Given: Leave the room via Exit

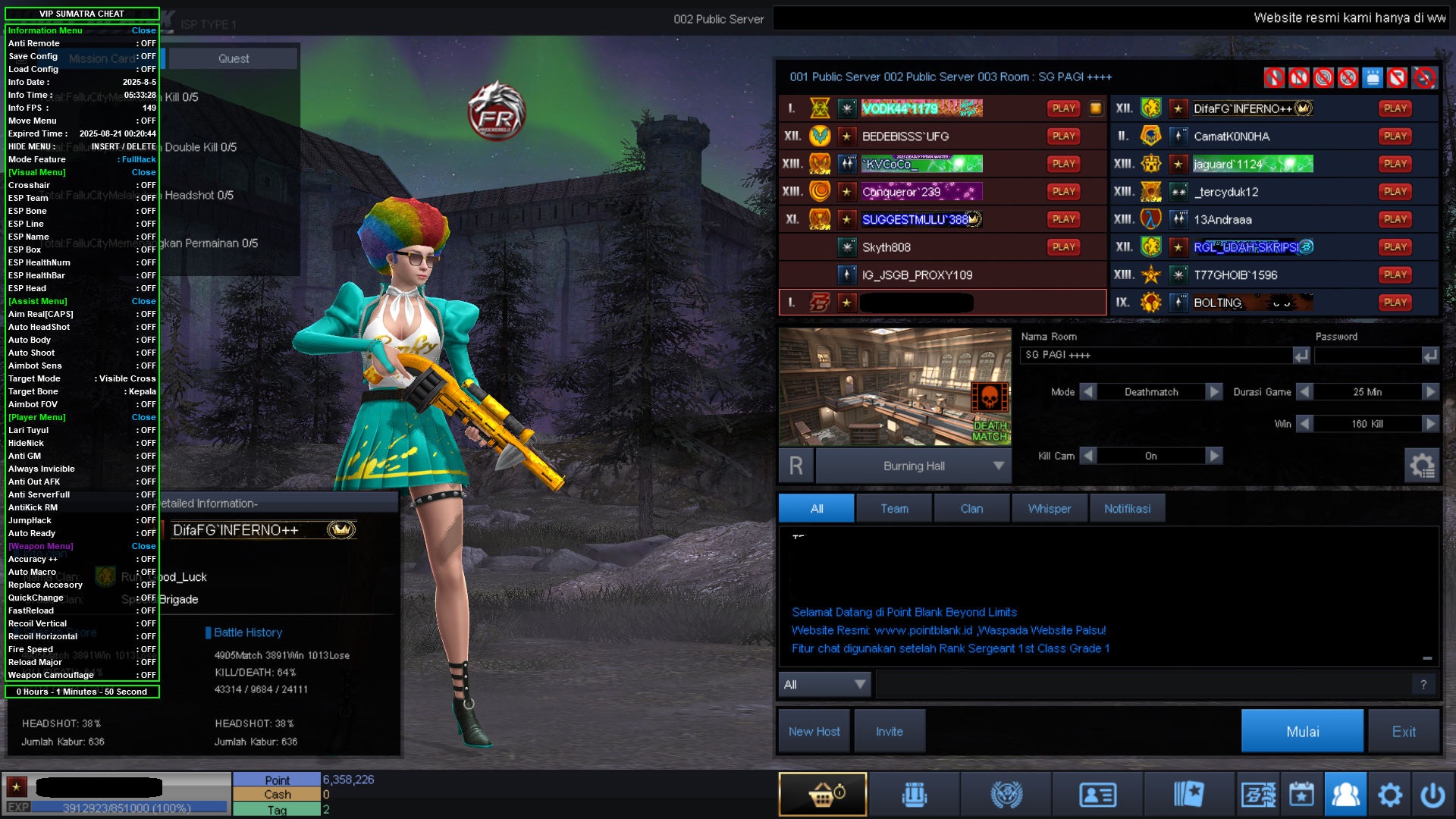Looking at the screenshot, I should click(x=1403, y=731).
